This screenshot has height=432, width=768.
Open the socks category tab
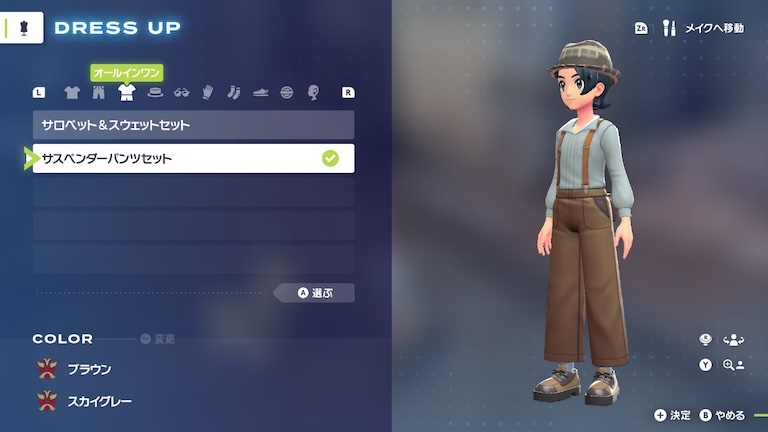(x=234, y=93)
